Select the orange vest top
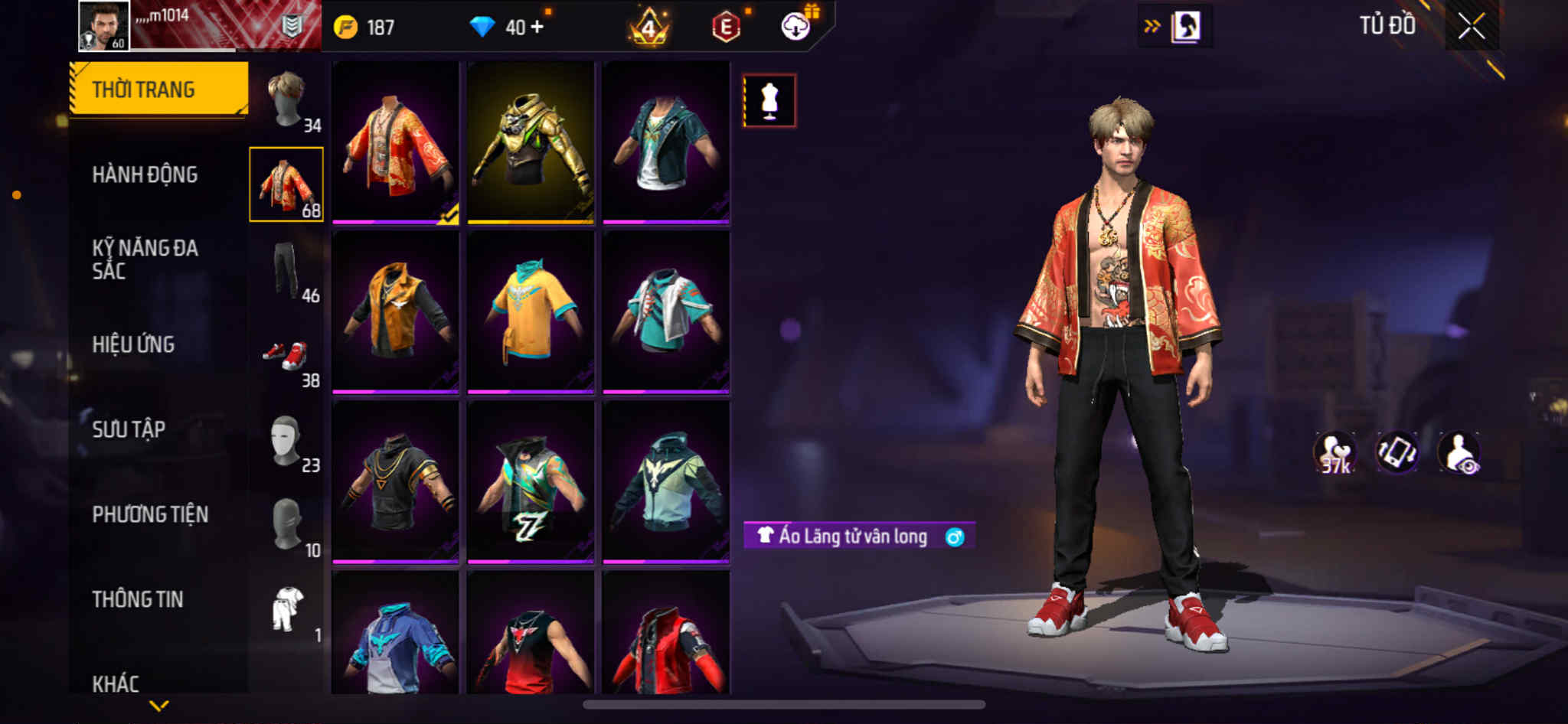Image resolution: width=1568 pixels, height=724 pixels. point(395,312)
